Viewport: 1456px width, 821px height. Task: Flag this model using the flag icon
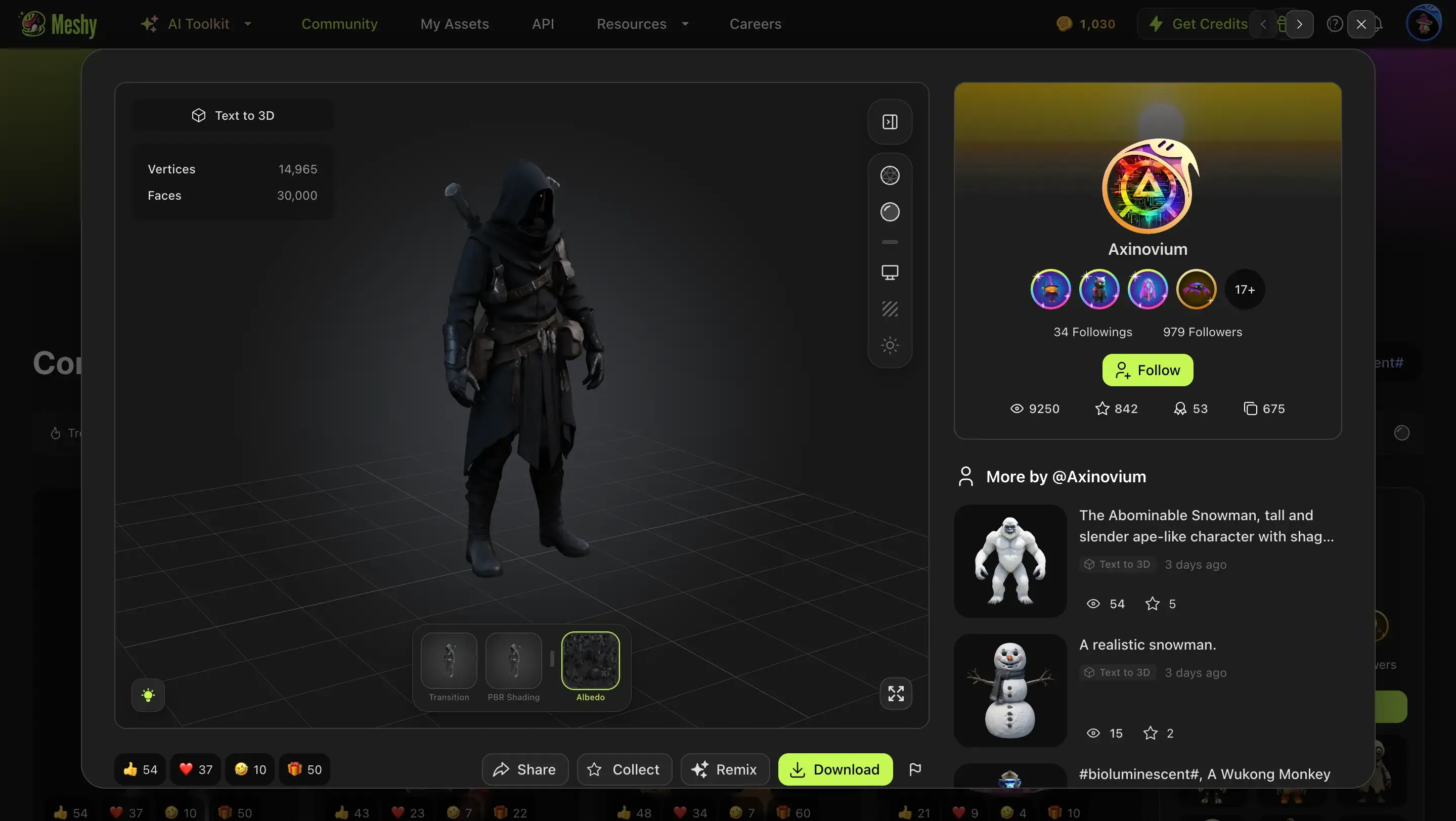[916, 769]
